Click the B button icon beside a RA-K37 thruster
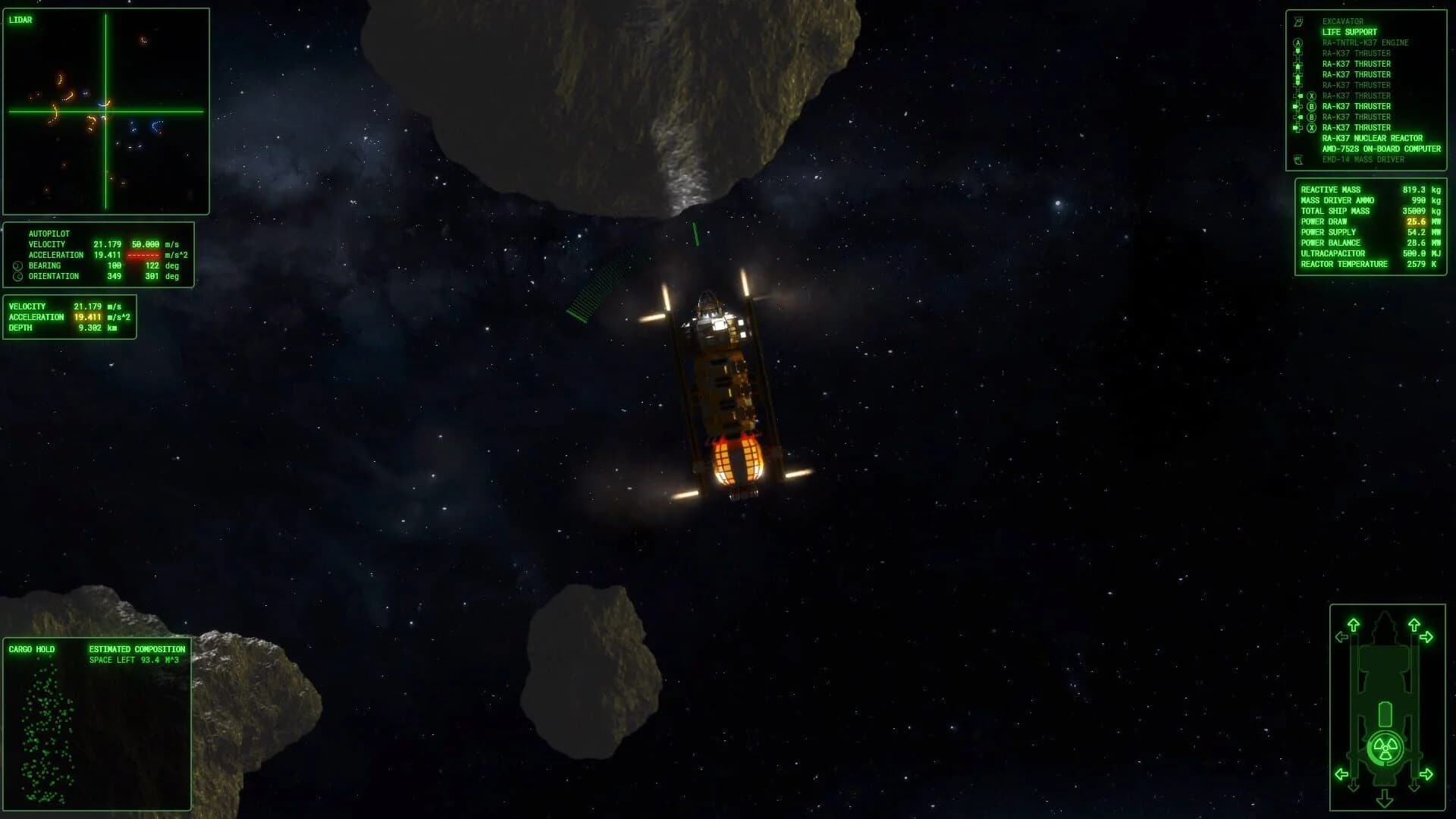Screen dimensions: 1456x819 [x=1311, y=106]
